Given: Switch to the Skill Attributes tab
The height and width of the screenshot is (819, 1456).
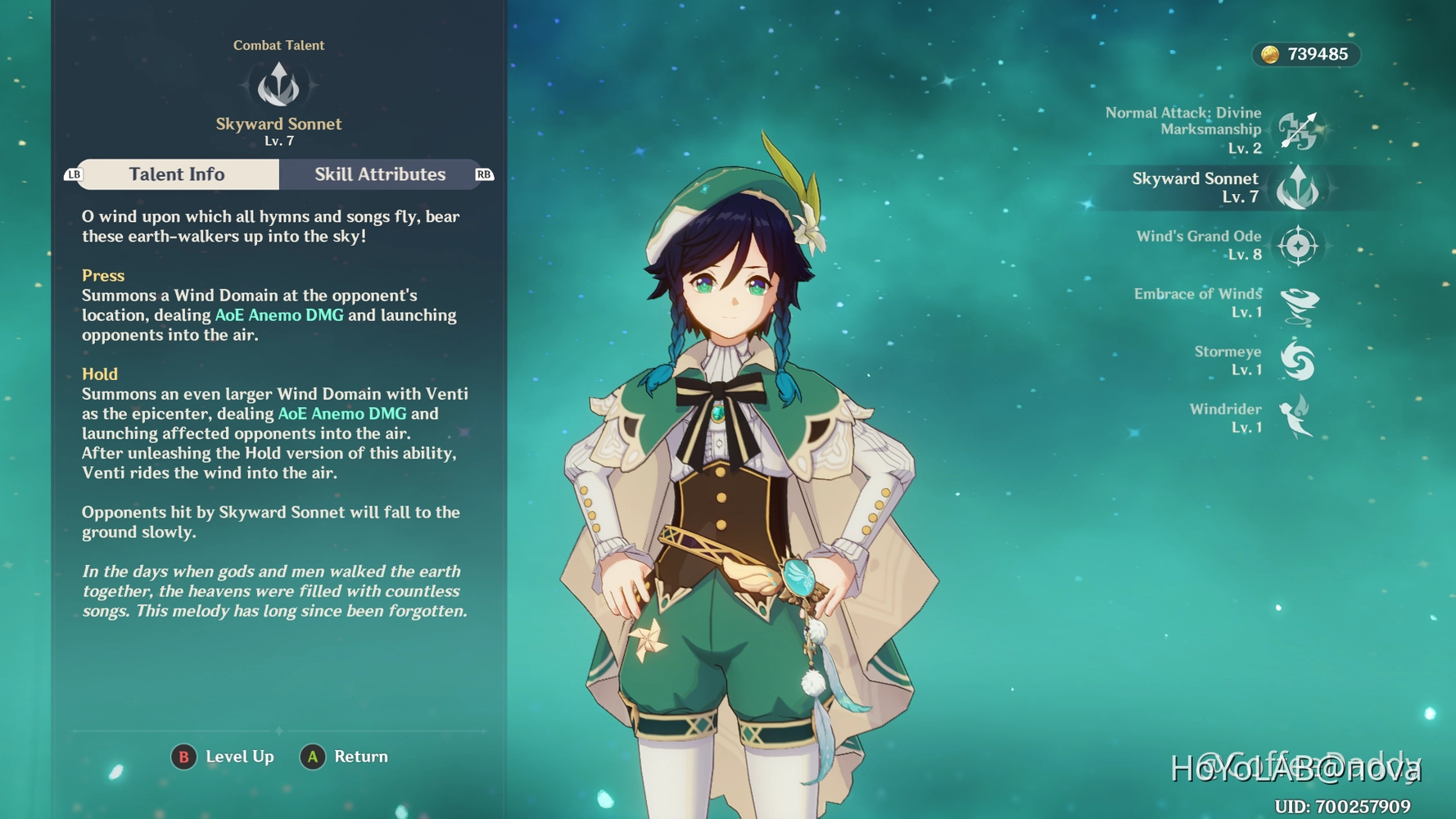Looking at the screenshot, I should [379, 174].
